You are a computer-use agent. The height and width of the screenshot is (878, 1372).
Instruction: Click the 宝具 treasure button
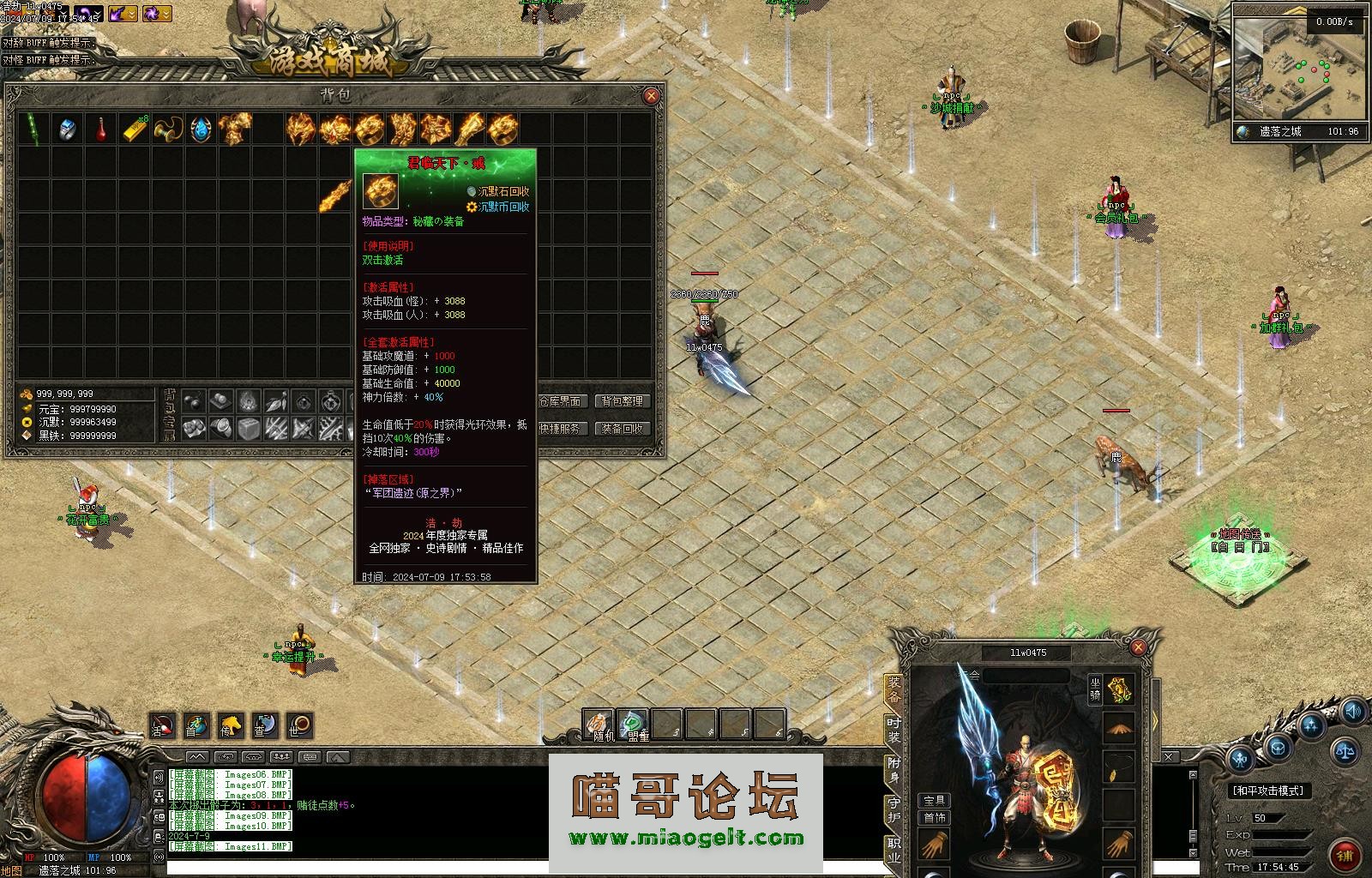pyautogui.click(x=935, y=800)
